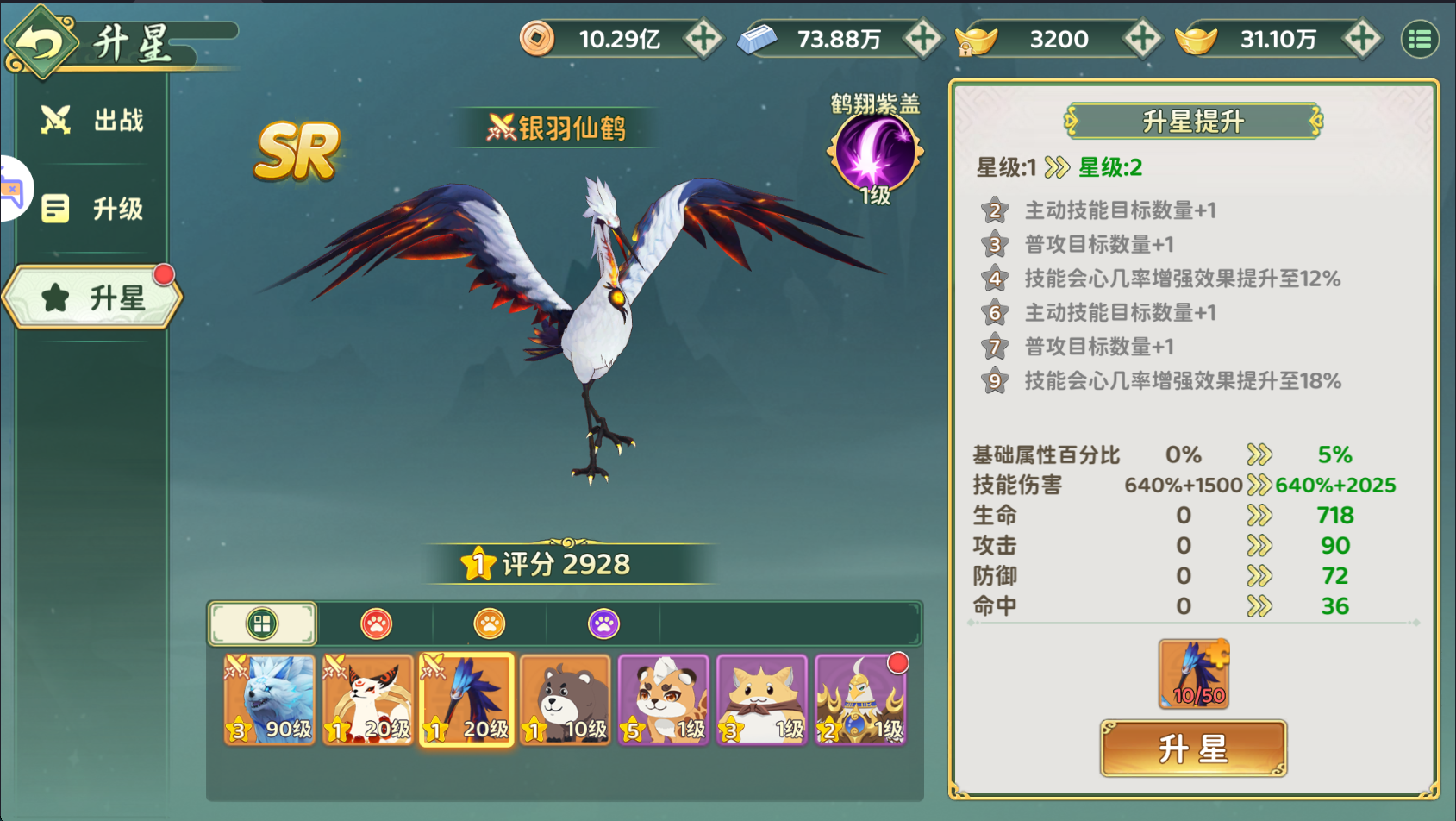
Task: Add more silver ingots
Action: pyautogui.click(x=922, y=39)
